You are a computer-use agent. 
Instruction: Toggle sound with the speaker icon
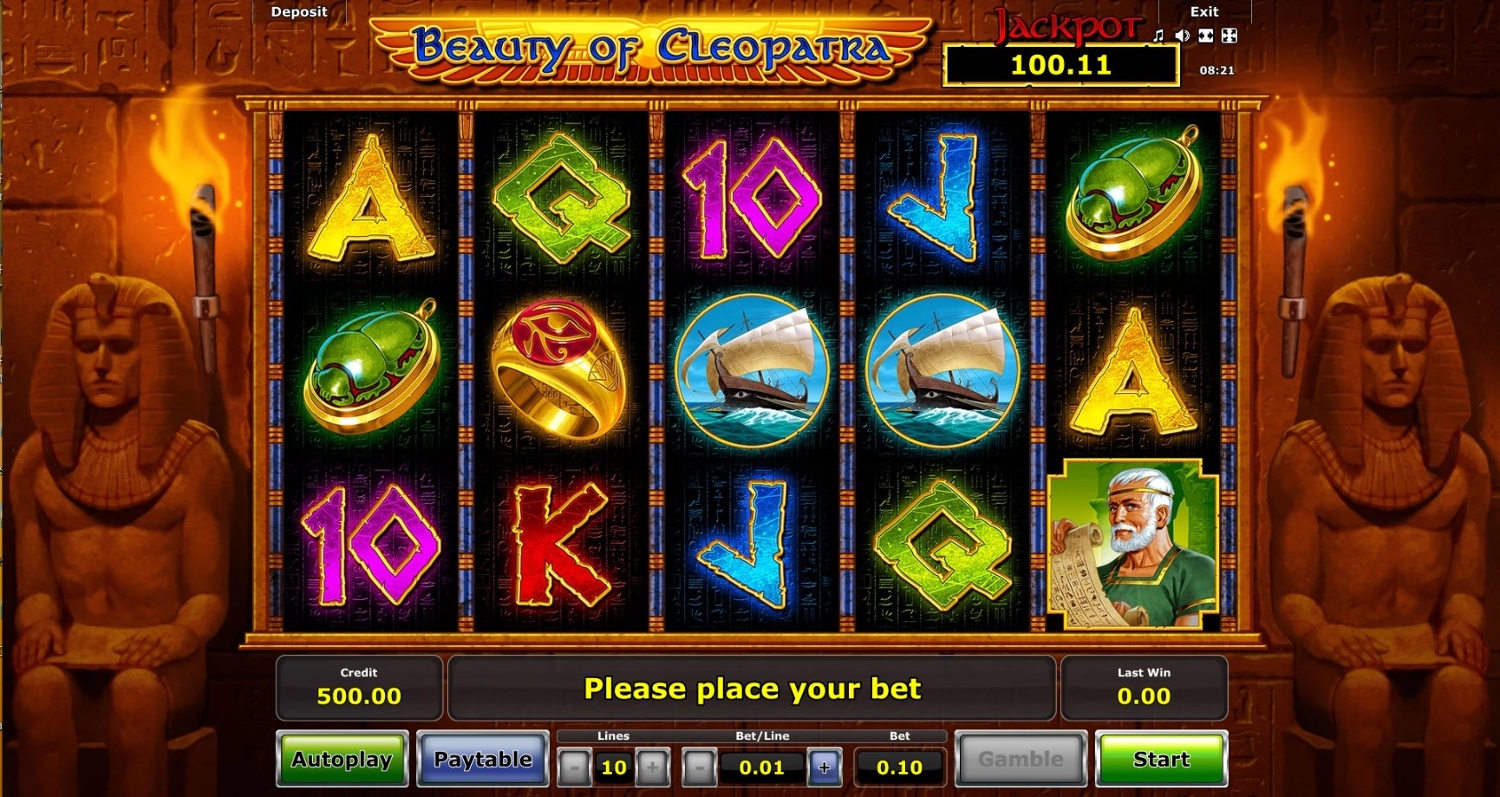pyautogui.click(x=1183, y=36)
